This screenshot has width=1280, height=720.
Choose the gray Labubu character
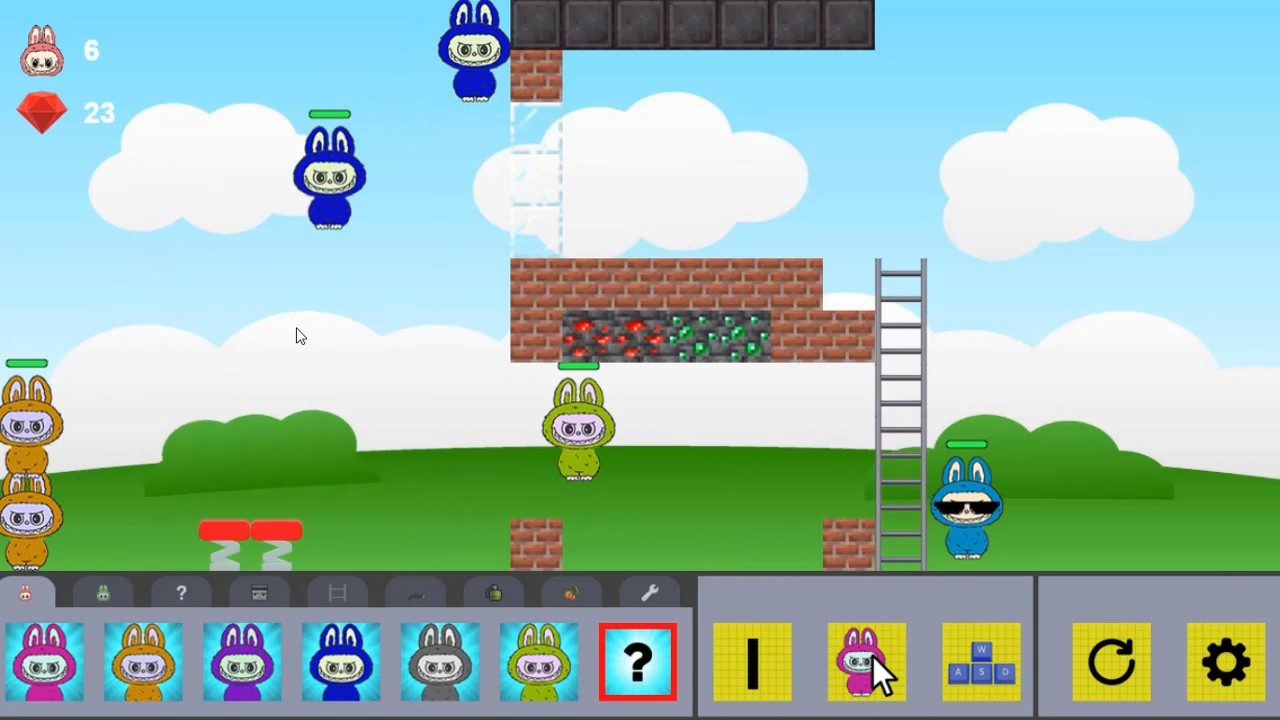tap(439, 661)
